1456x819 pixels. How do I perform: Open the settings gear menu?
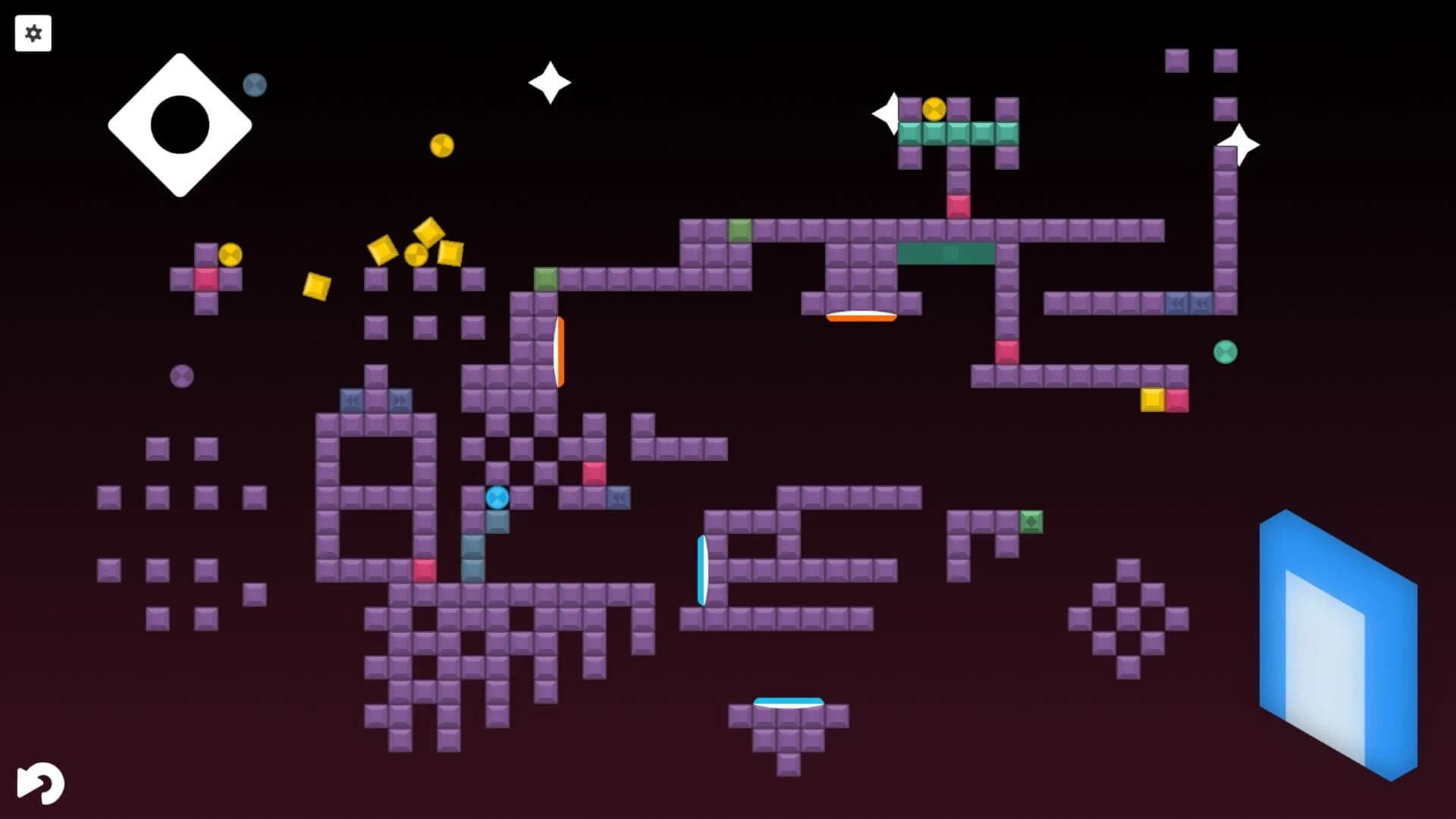[x=33, y=33]
